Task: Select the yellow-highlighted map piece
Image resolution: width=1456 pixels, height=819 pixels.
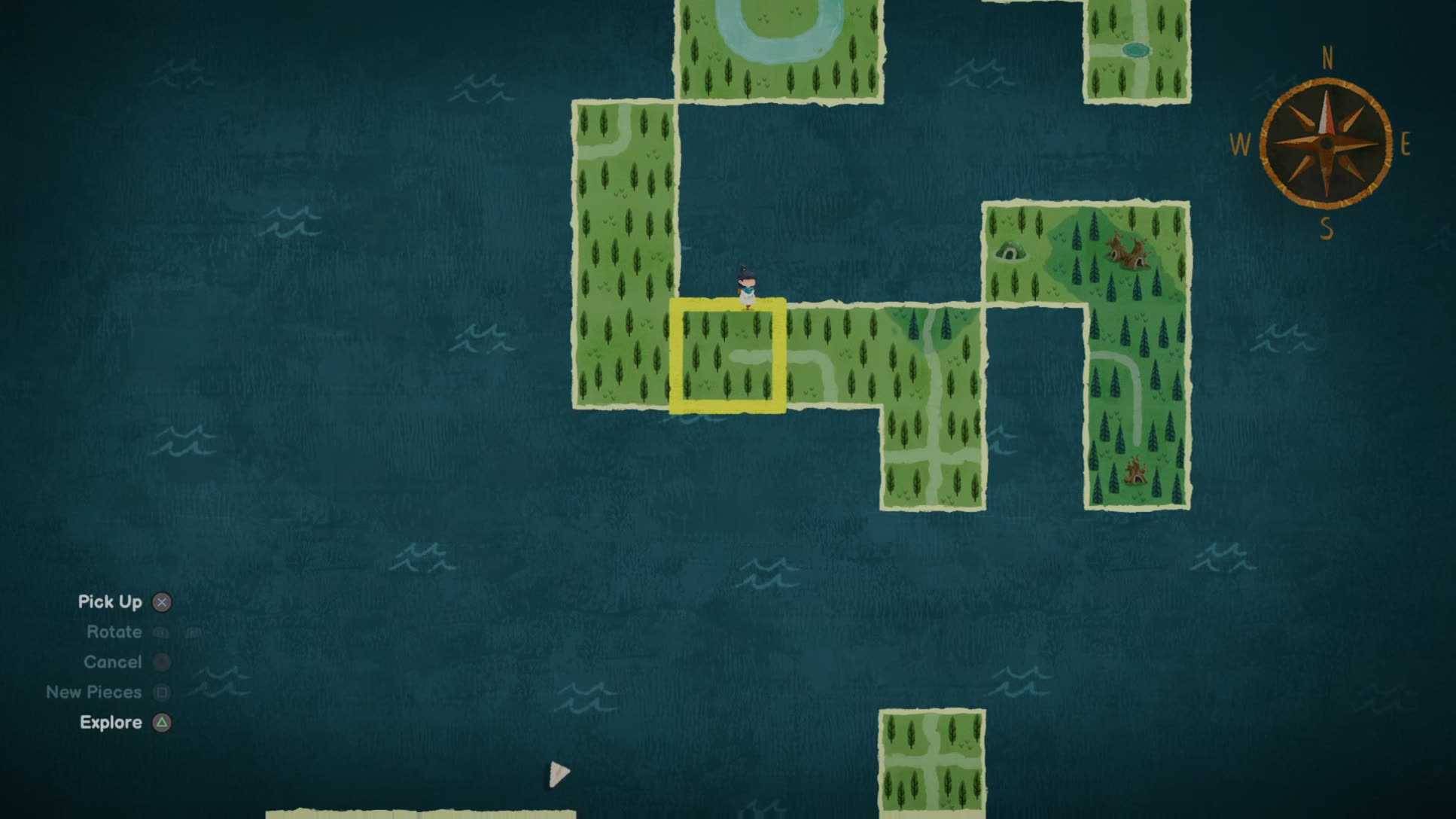Action: (x=727, y=356)
